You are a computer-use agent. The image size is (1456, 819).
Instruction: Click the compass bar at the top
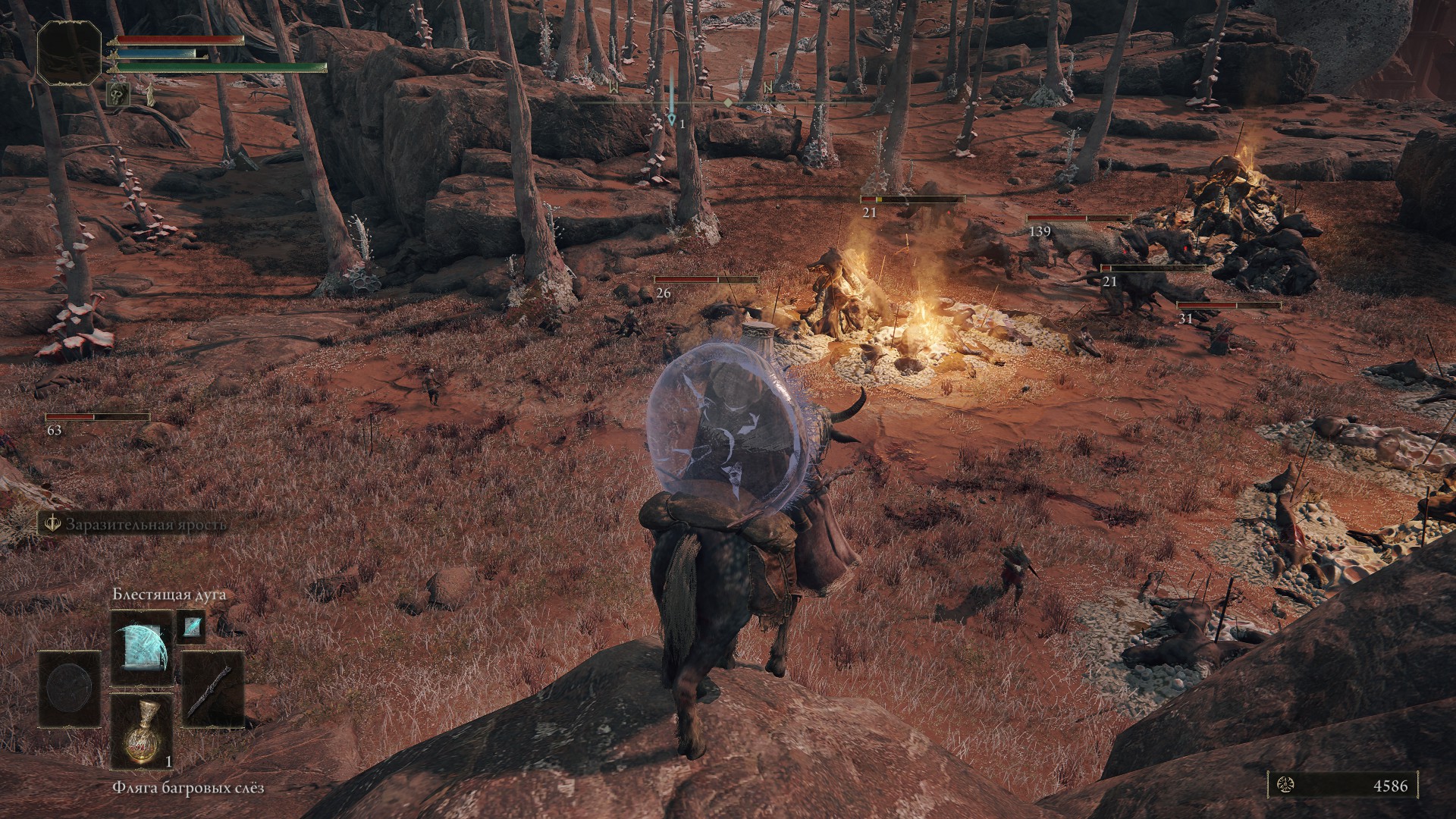[728, 101]
